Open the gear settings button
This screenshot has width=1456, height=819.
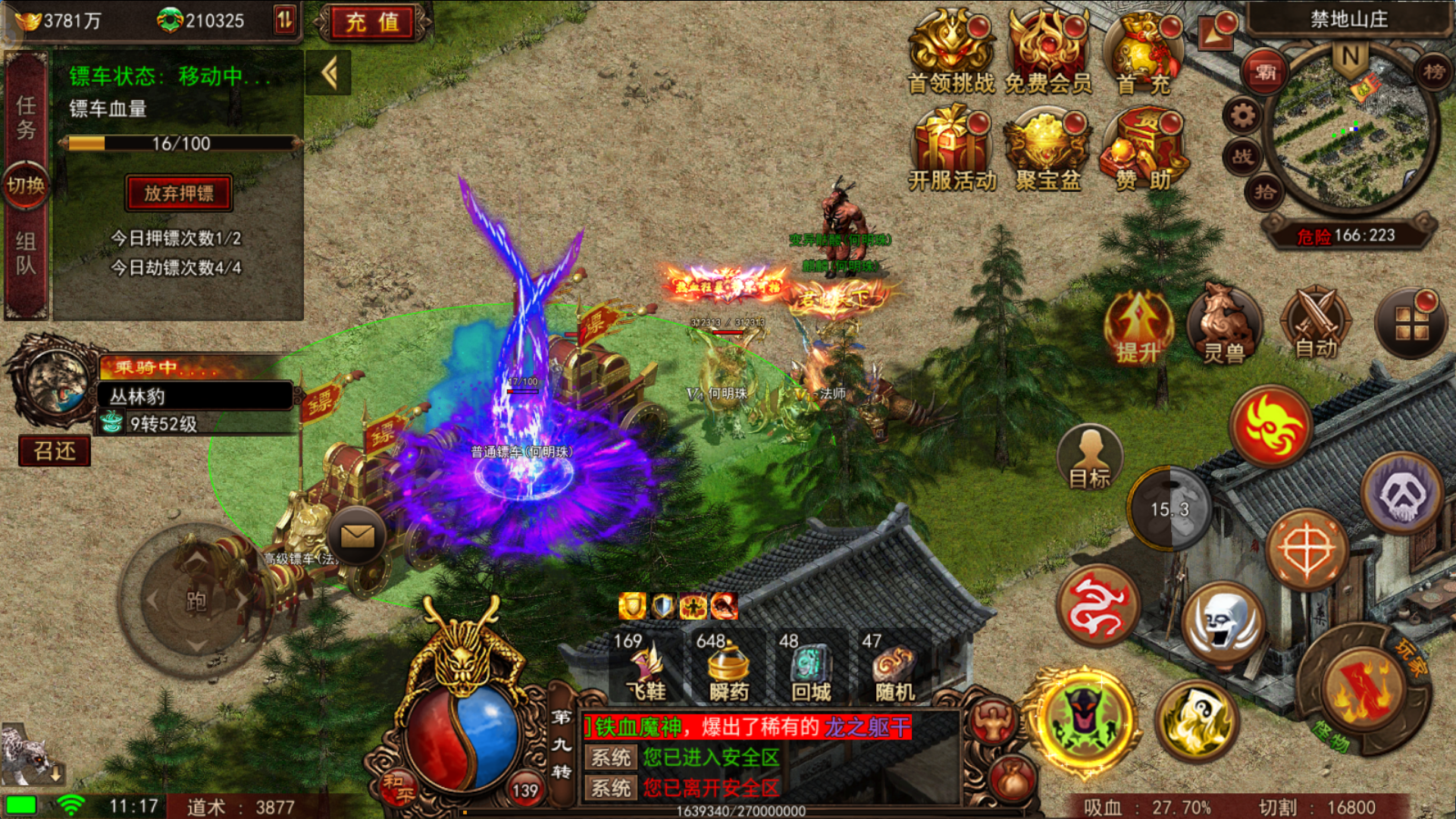[x=1242, y=116]
